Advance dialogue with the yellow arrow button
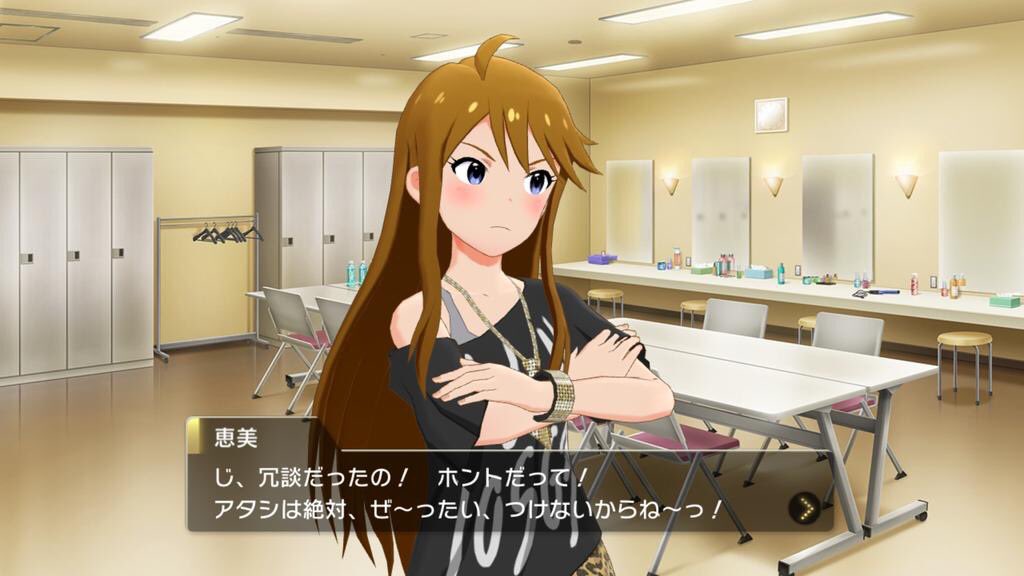The height and width of the screenshot is (576, 1024). pyautogui.click(x=802, y=507)
